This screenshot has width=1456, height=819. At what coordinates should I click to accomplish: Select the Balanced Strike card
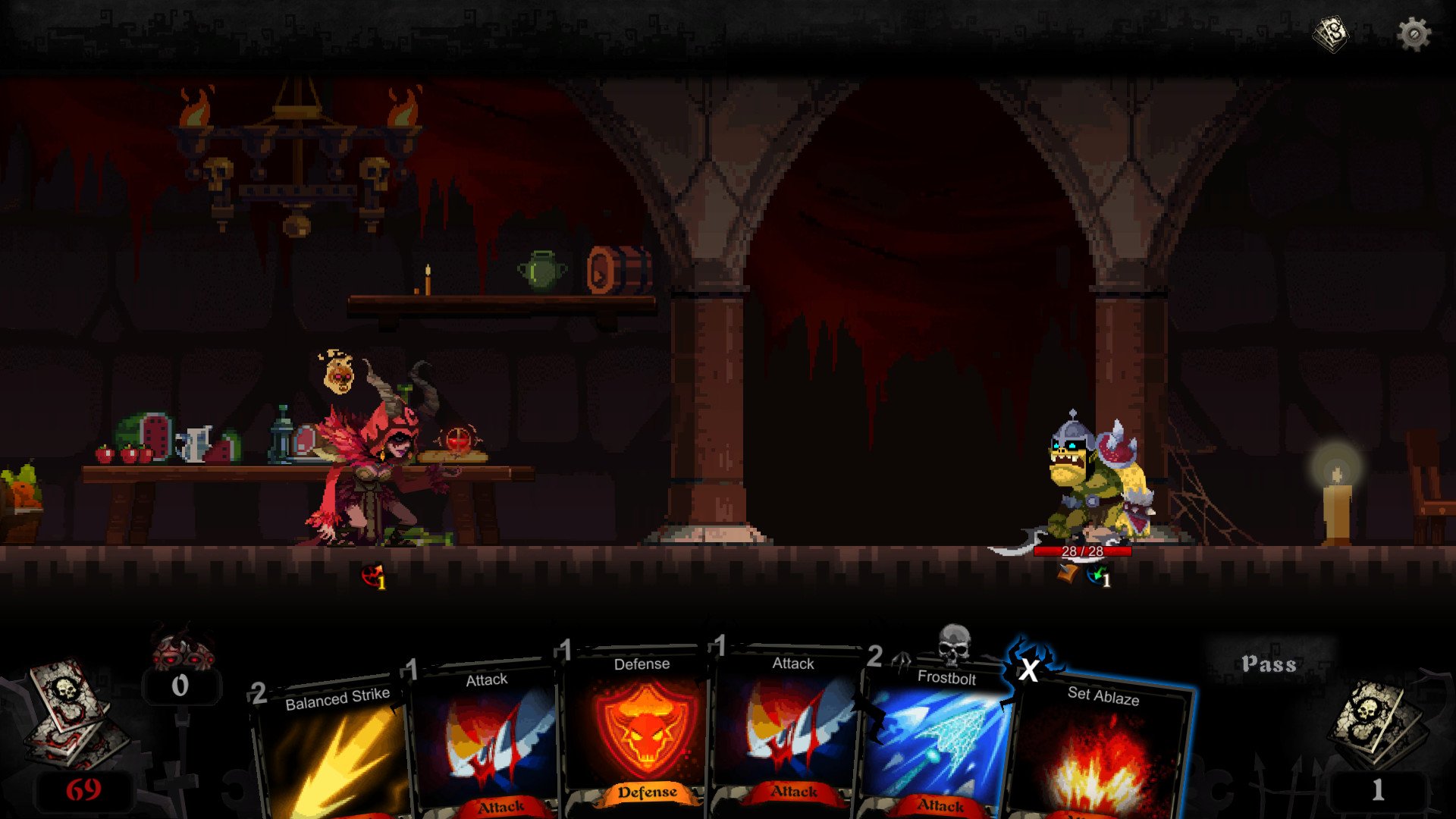334,751
